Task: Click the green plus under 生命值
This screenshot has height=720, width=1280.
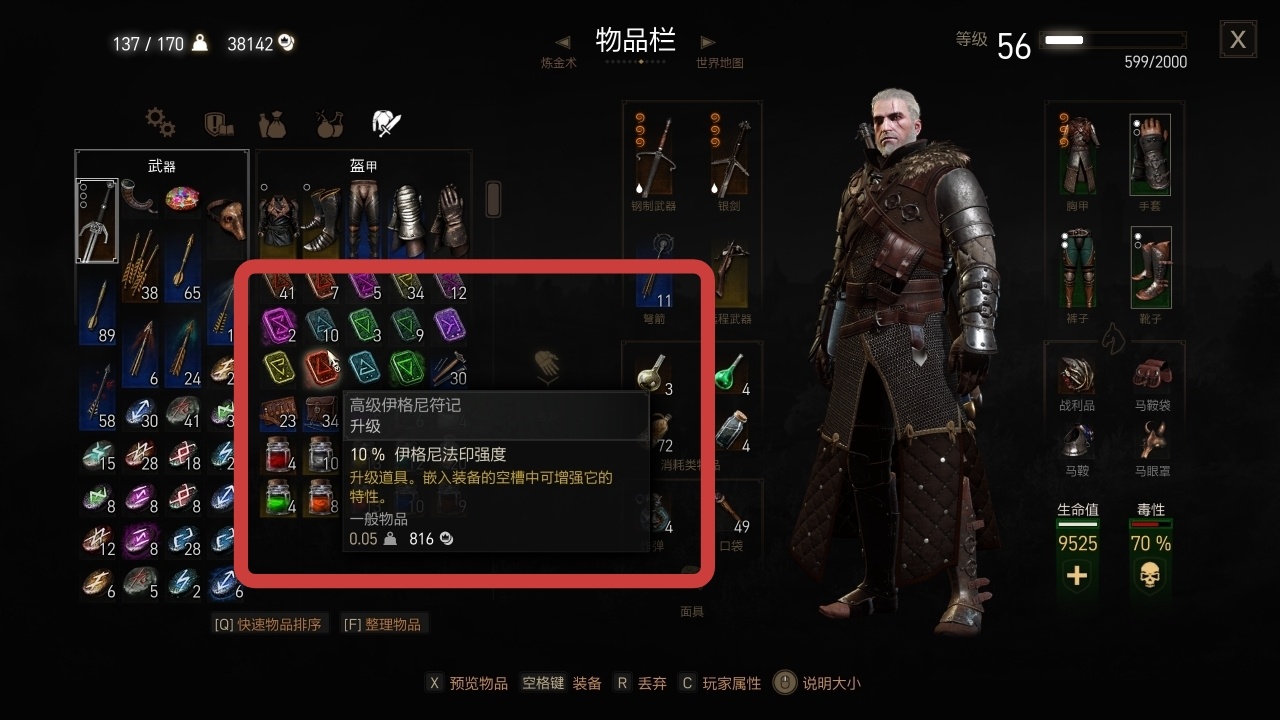Action: point(1077,577)
